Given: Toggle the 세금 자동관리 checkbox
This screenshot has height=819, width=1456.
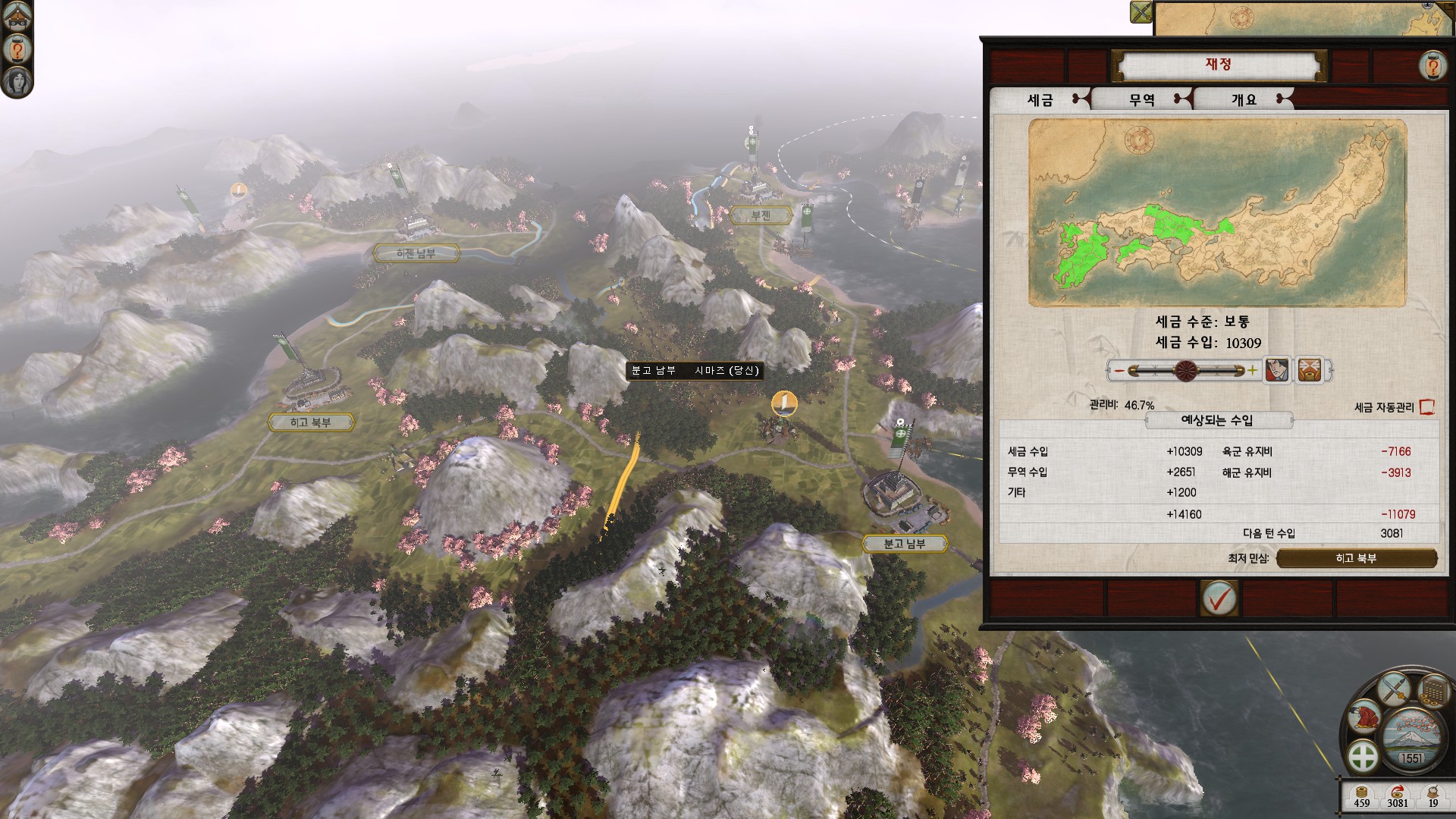Looking at the screenshot, I should coord(1426,407).
